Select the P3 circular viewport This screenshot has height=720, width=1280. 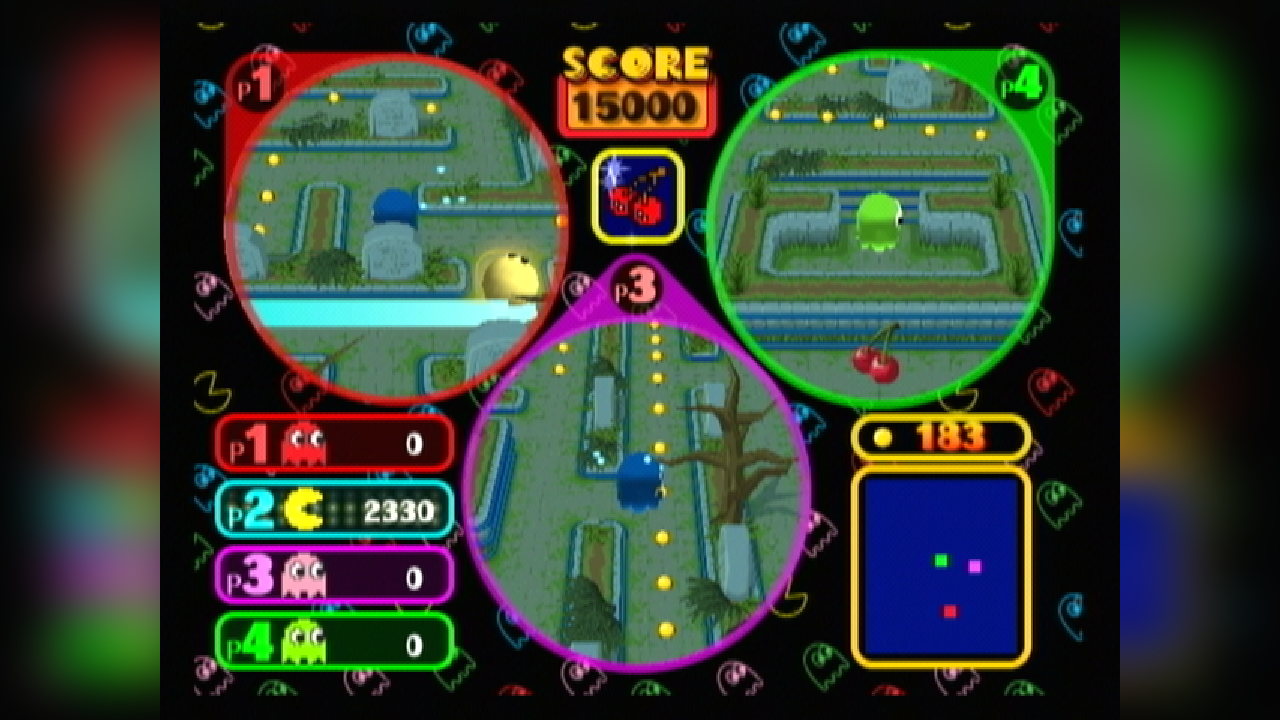click(x=637, y=480)
